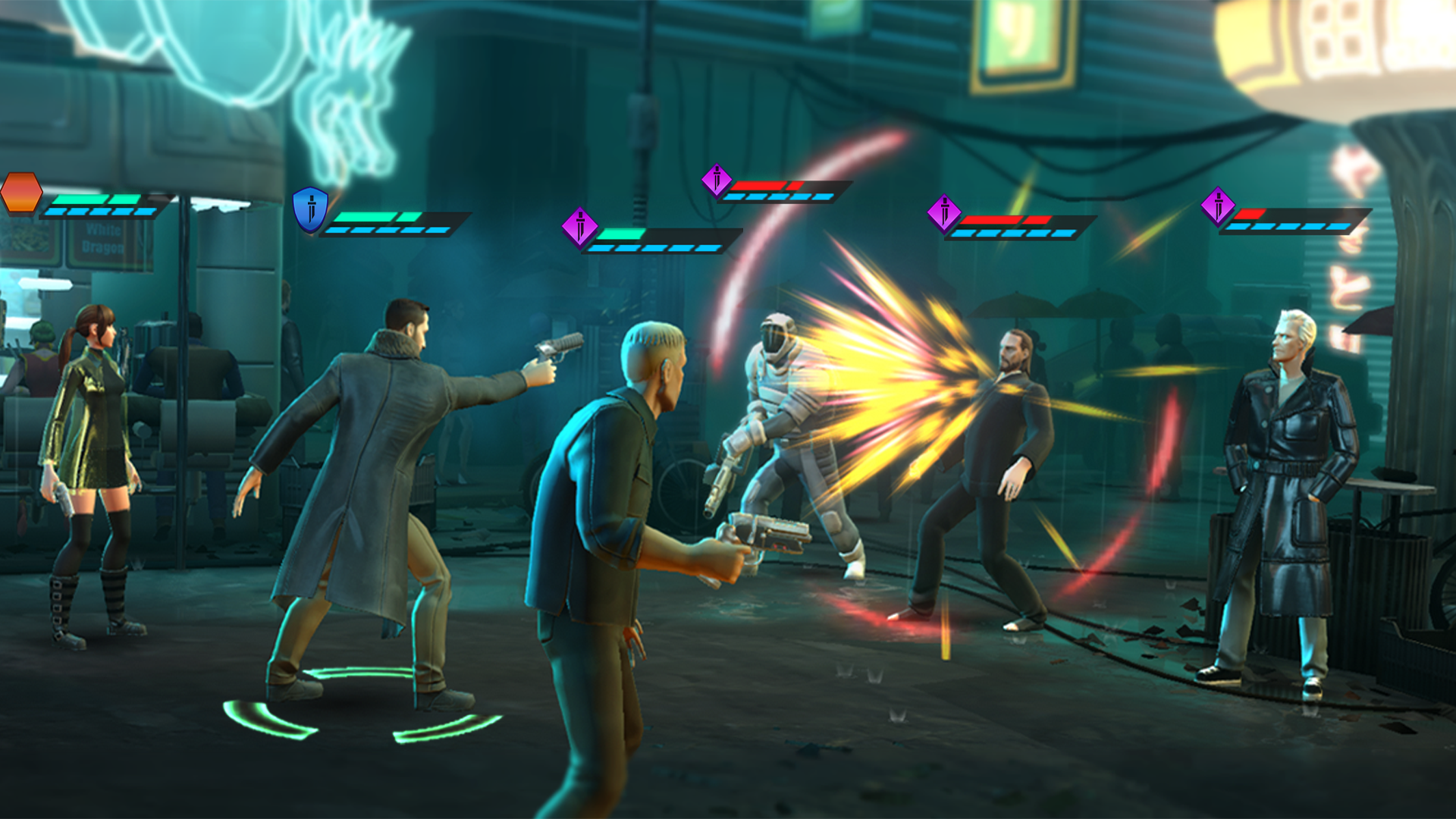Select the blue shield dagger class icon

point(310,209)
